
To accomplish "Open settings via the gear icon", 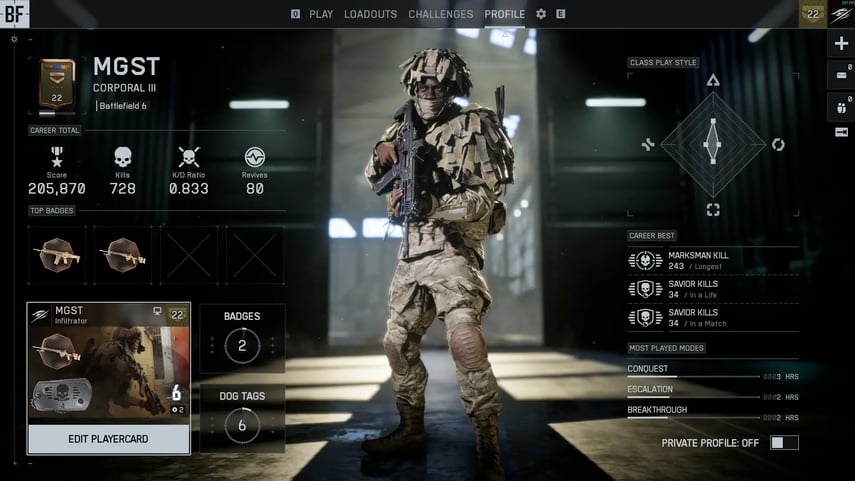I will pyautogui.click(x=541, y=14).
